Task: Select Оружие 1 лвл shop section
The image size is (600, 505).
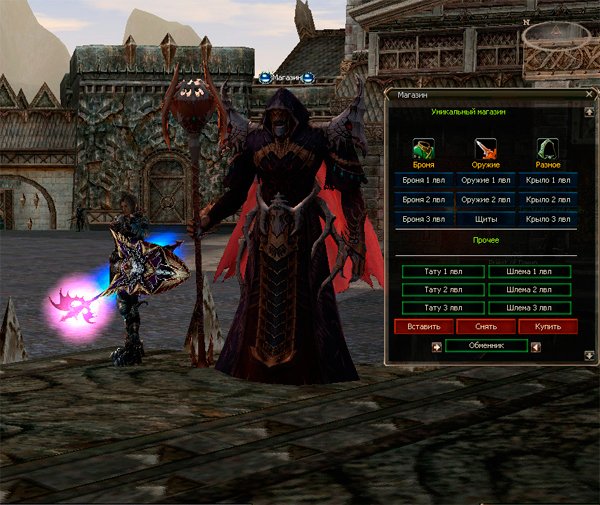Action: point(485,180)
